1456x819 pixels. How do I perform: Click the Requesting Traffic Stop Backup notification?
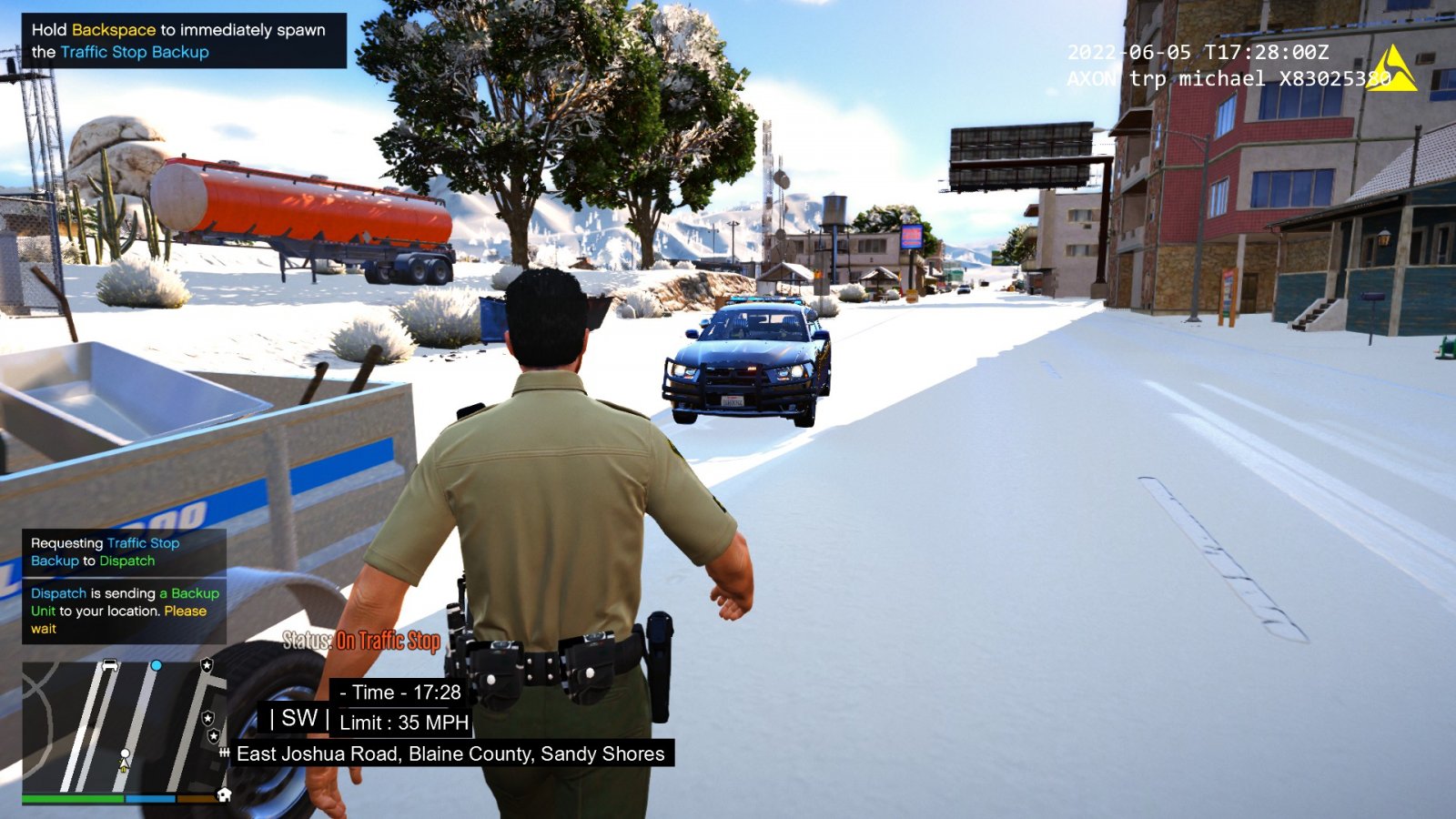tap(125, 551)
